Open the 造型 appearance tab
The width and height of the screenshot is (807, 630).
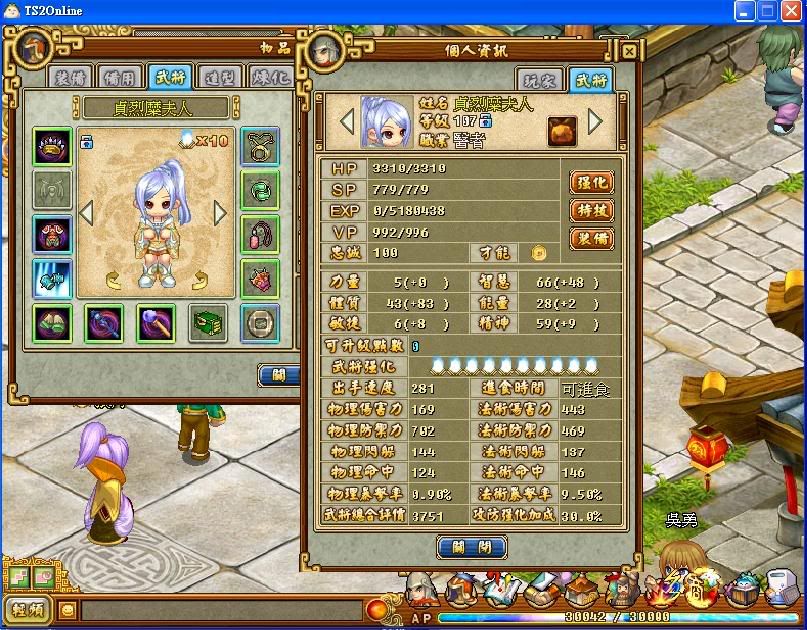click(x=219, y=76)
